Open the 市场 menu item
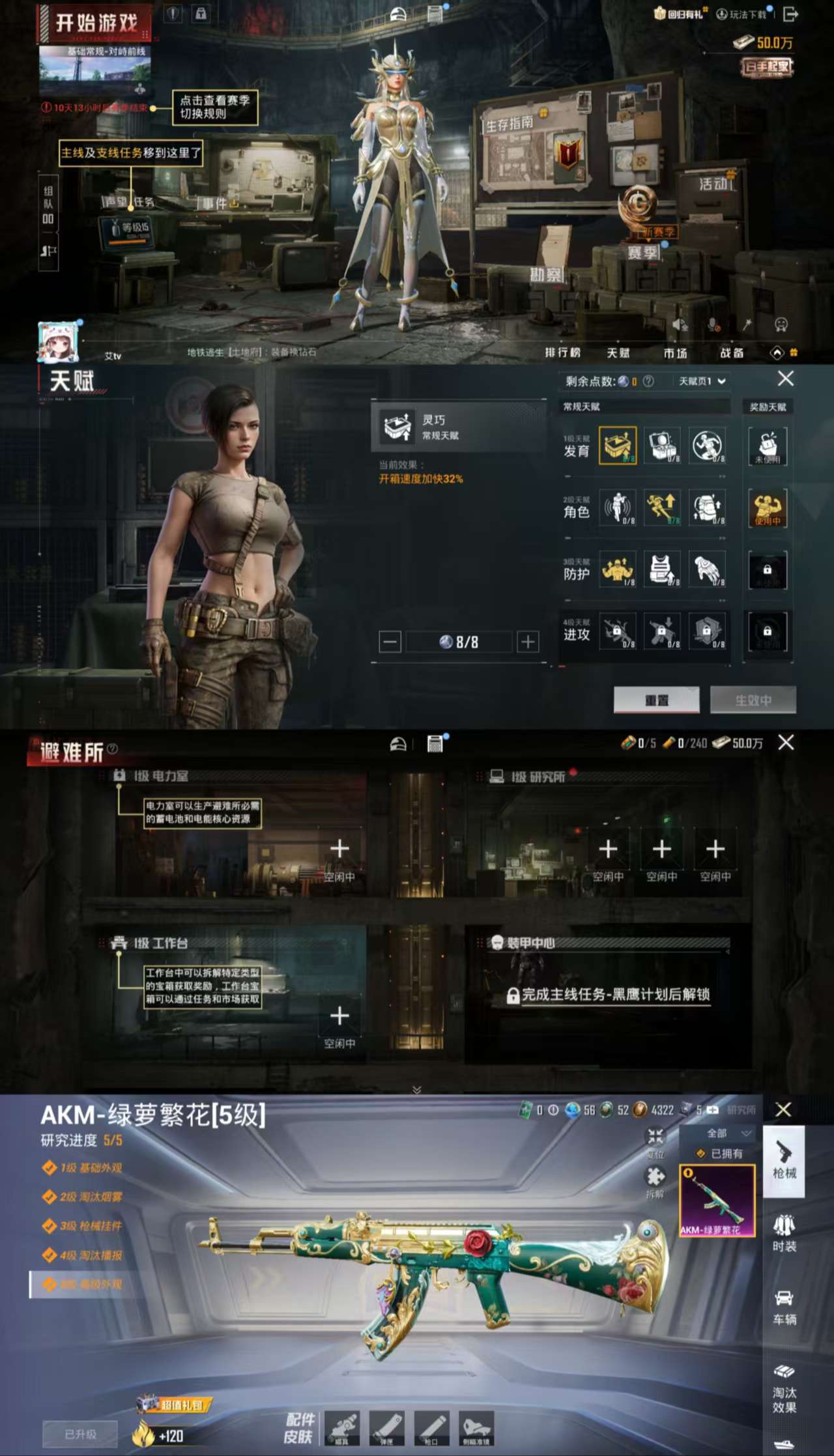 pos(676,353)
